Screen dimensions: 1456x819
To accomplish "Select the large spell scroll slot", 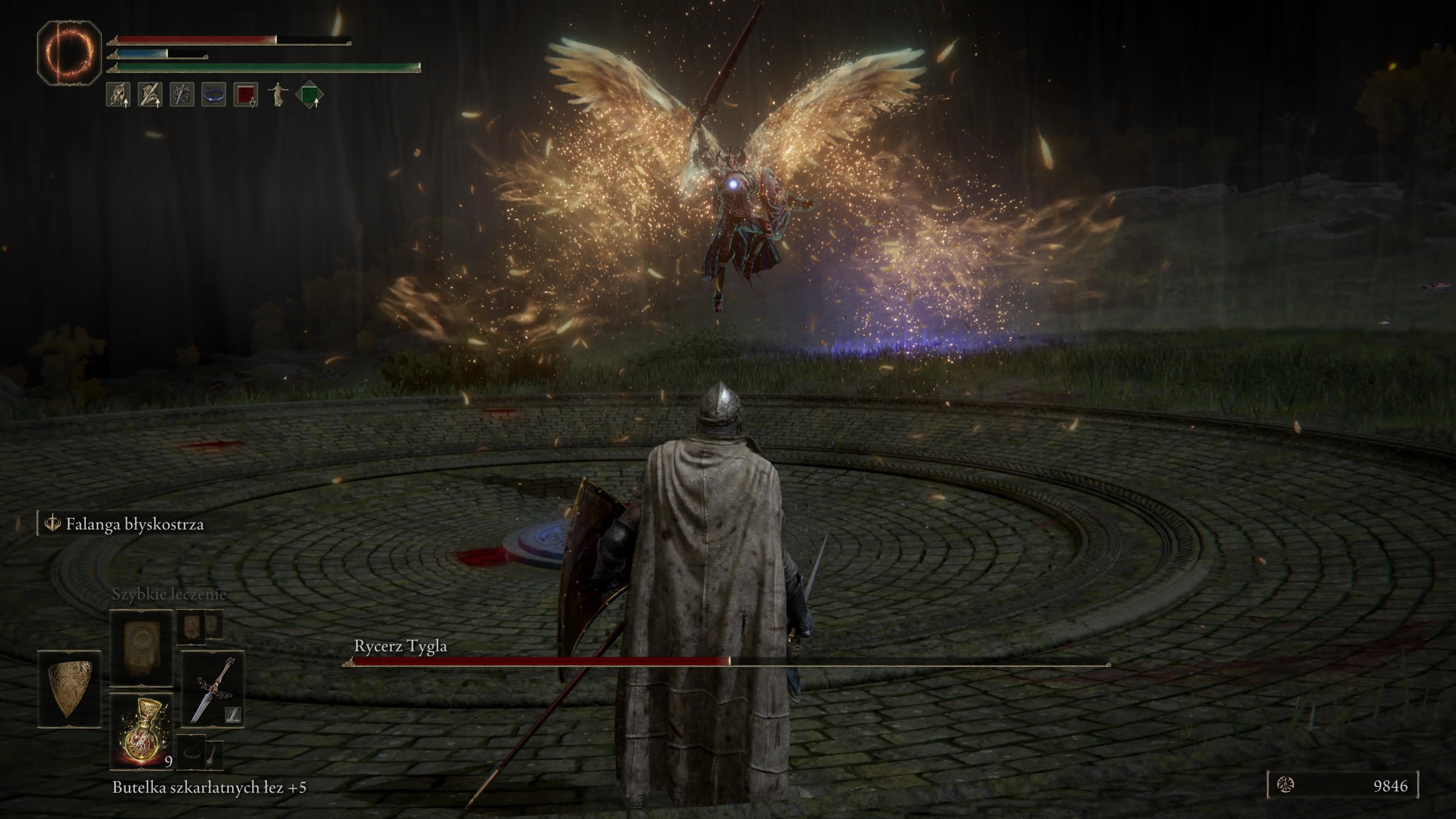I will (x=141, y=646).
